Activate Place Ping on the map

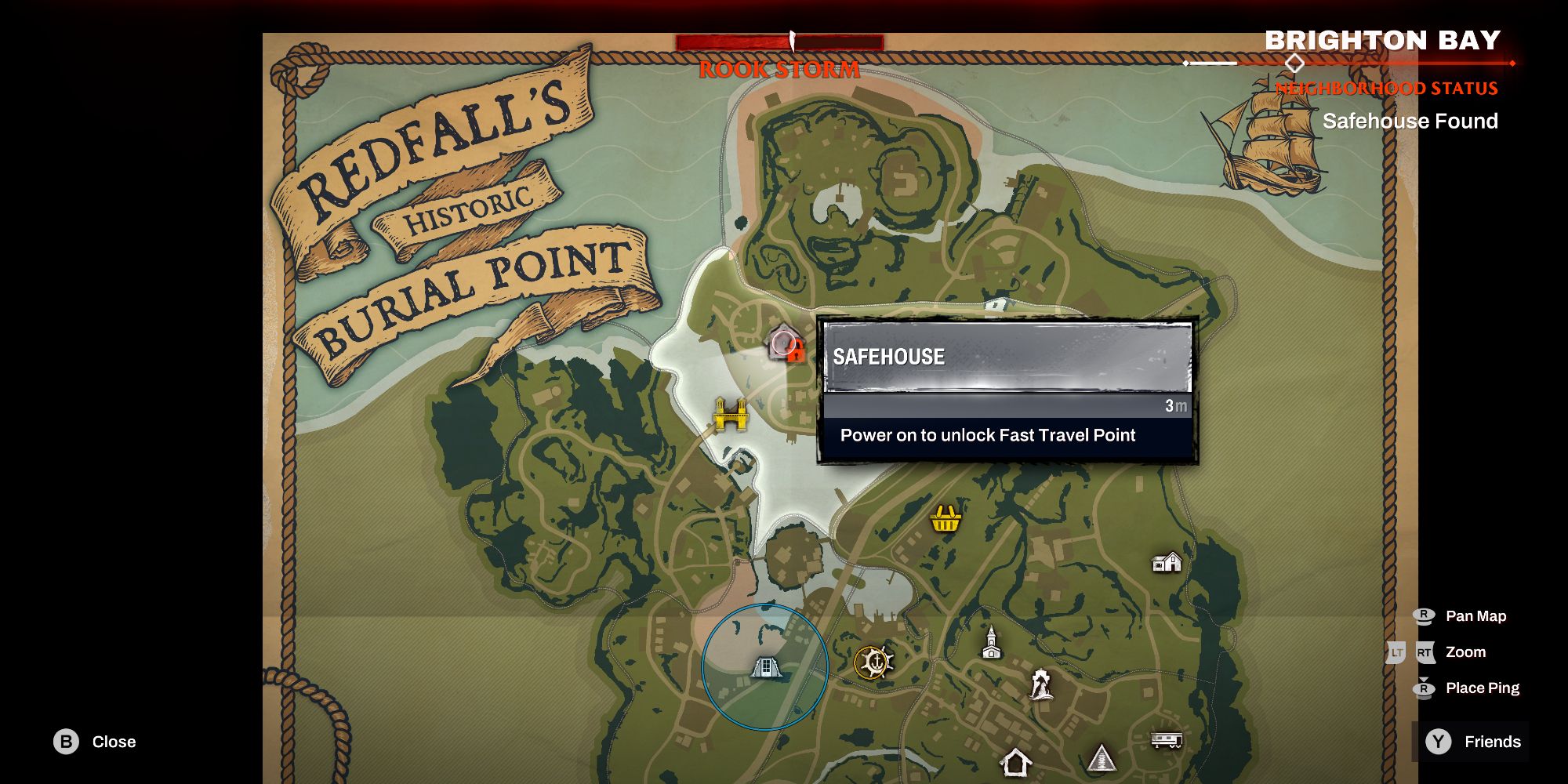[x=1482, y=688]
